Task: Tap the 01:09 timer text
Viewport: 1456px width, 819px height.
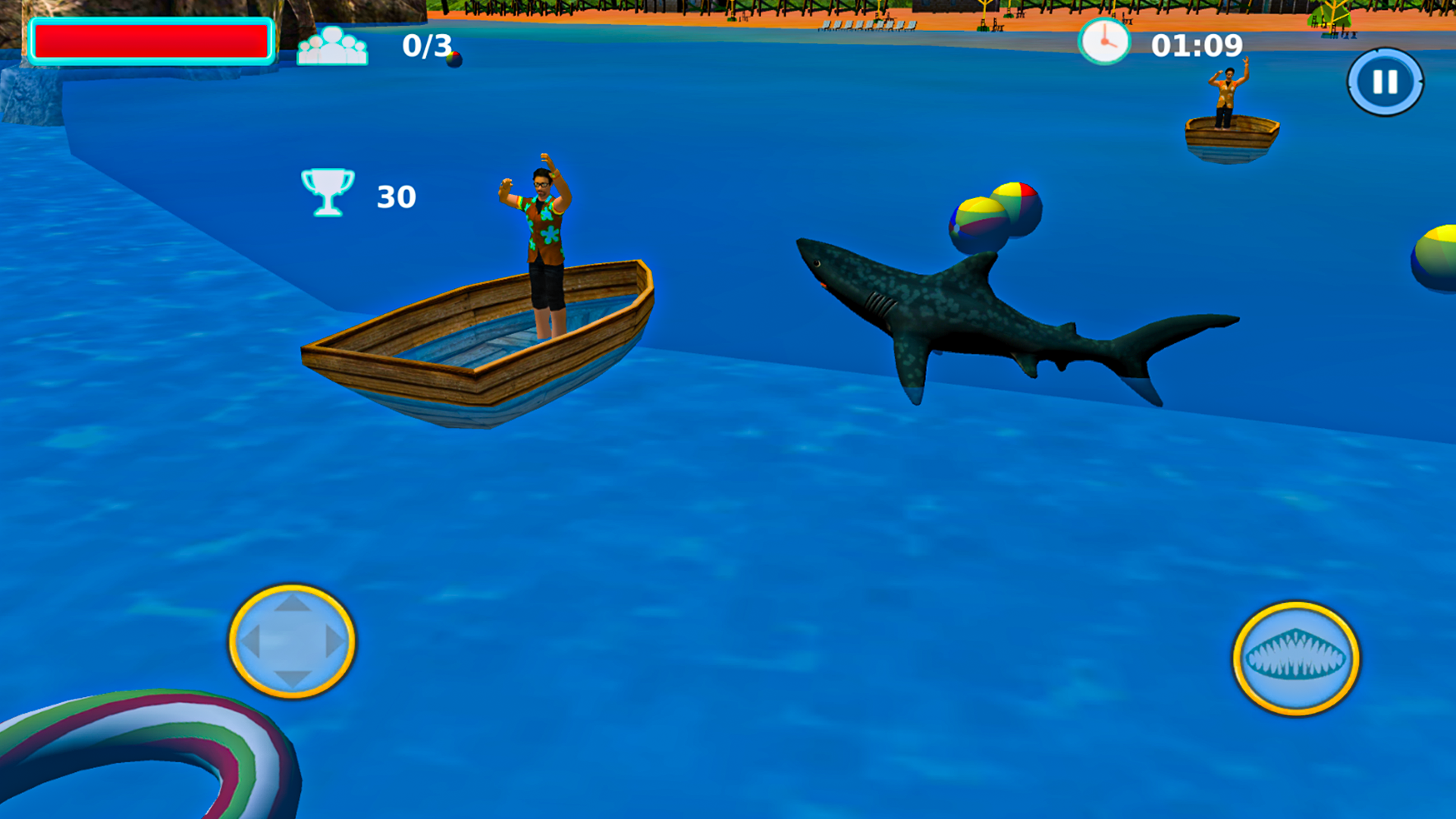Action: coord(1196,45)
